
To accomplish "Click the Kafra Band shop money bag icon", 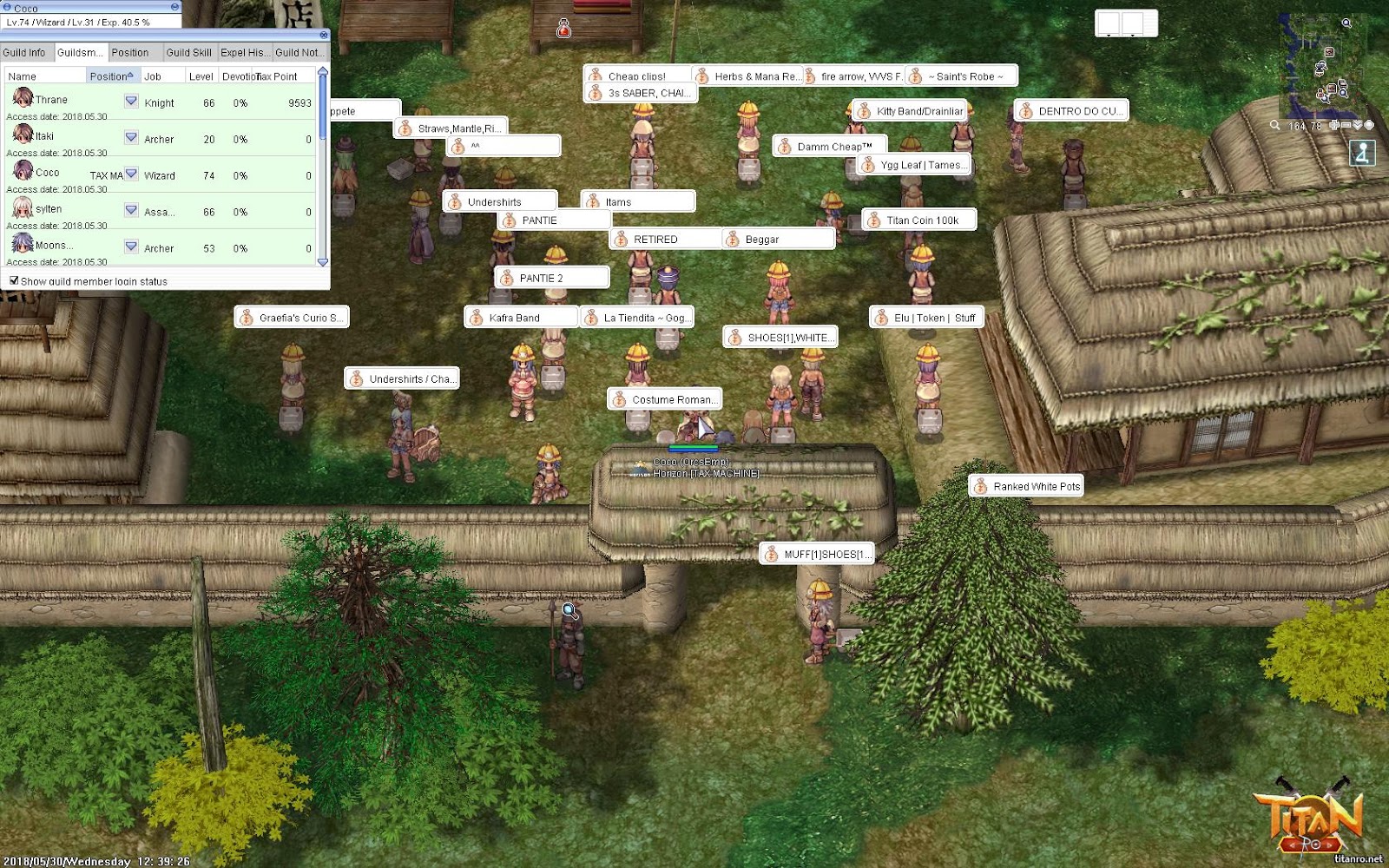I will pyautogui.click(x=477, y=318).
